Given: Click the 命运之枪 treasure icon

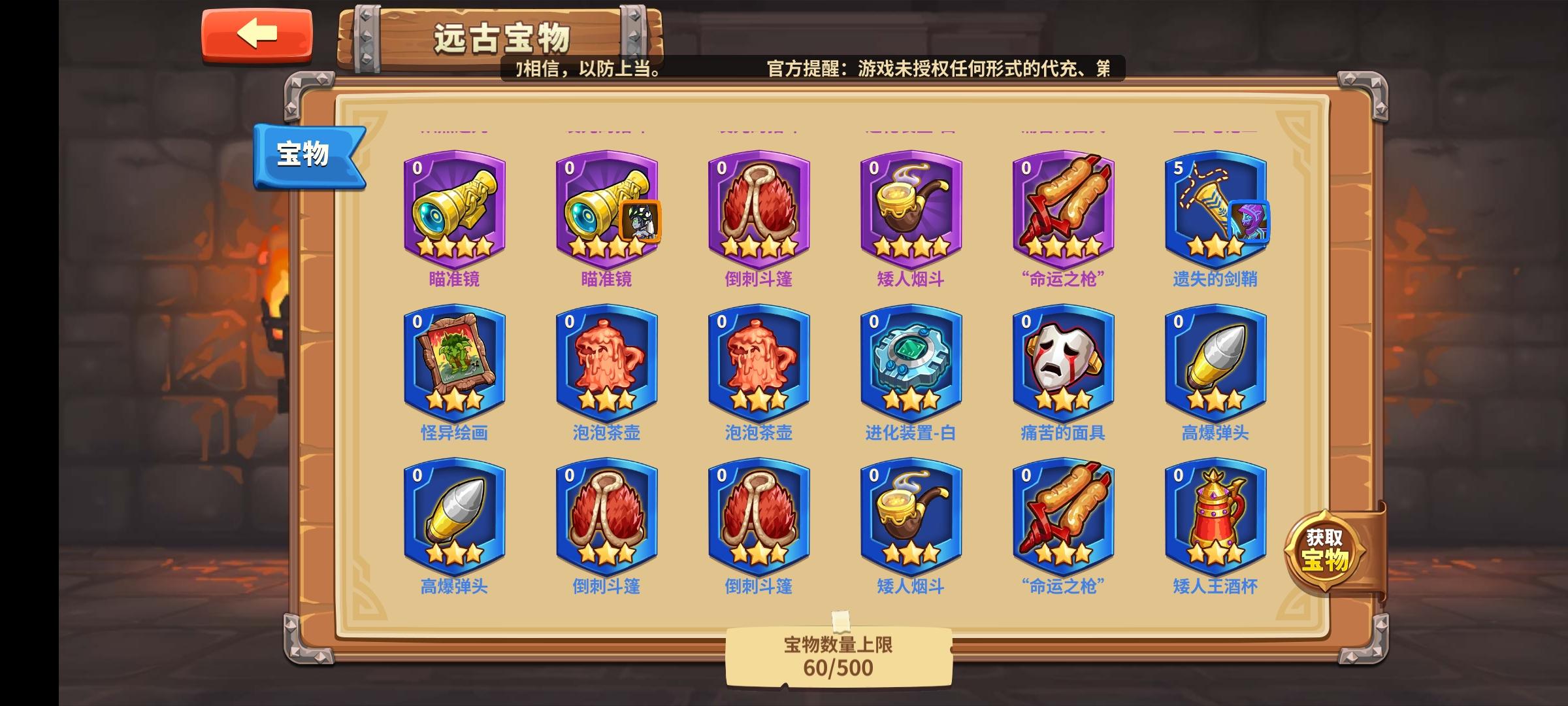Looking at the screenshot, I should click(x=1063, y=209).
